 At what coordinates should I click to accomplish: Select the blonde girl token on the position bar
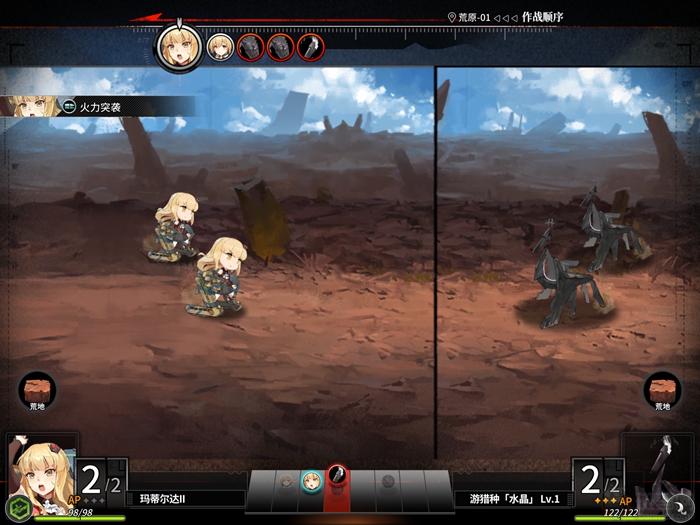point(311,480)
